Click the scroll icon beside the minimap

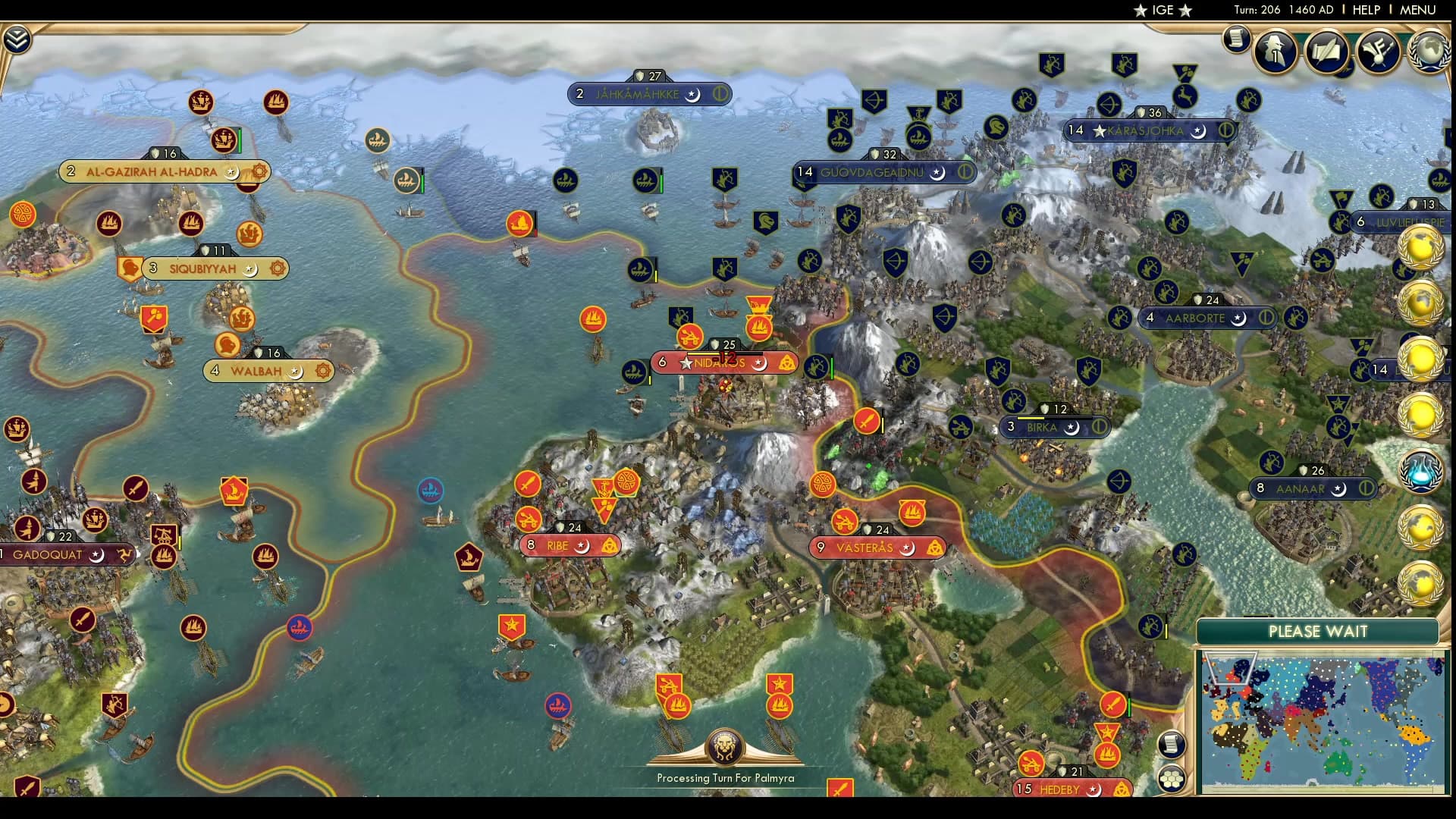1170,745
